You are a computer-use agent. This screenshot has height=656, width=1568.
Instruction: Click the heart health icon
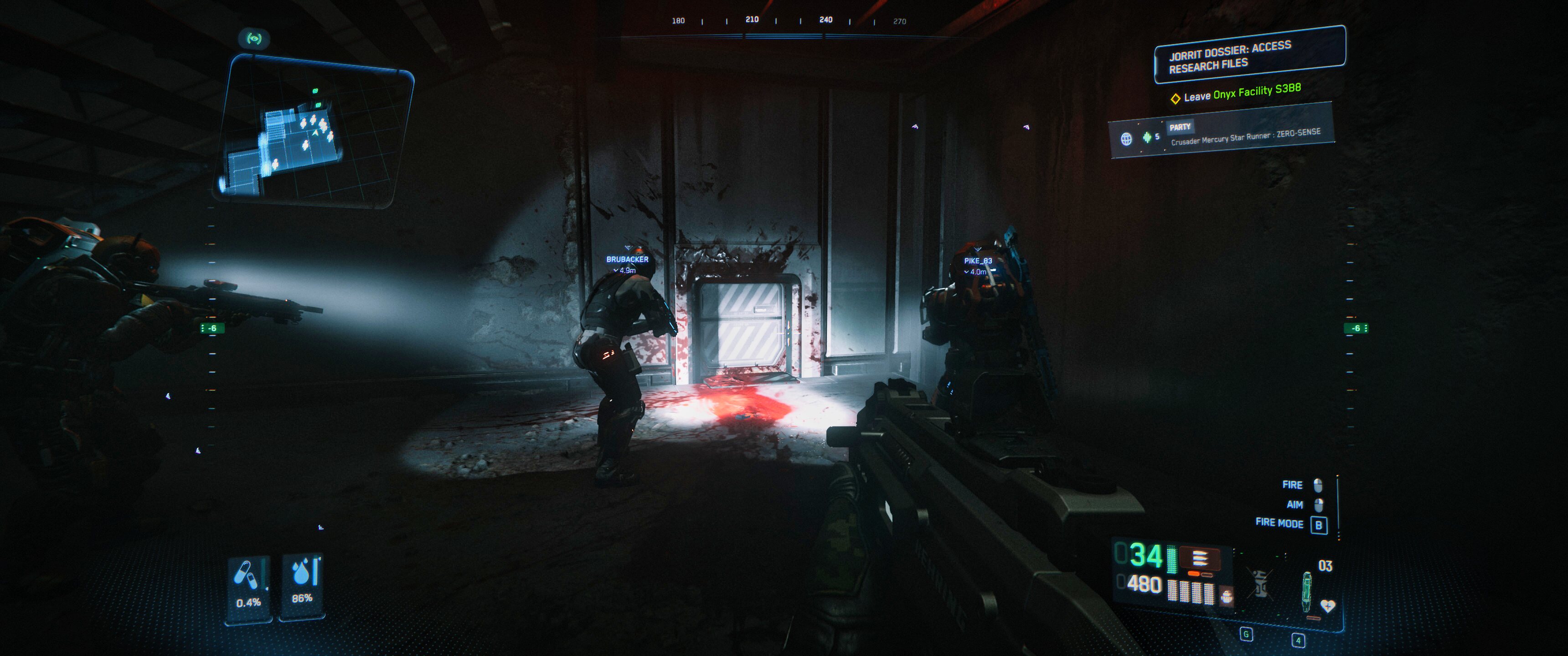1328,606
